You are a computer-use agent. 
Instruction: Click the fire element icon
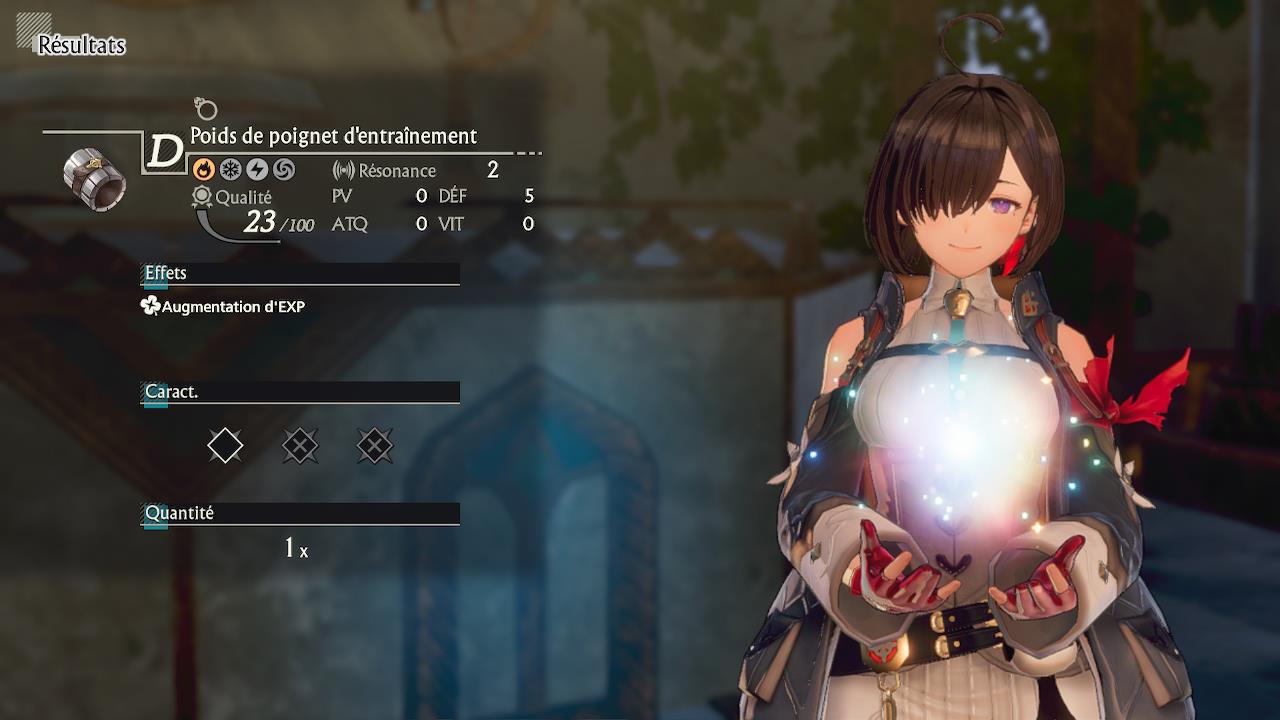tap(203, 169)
